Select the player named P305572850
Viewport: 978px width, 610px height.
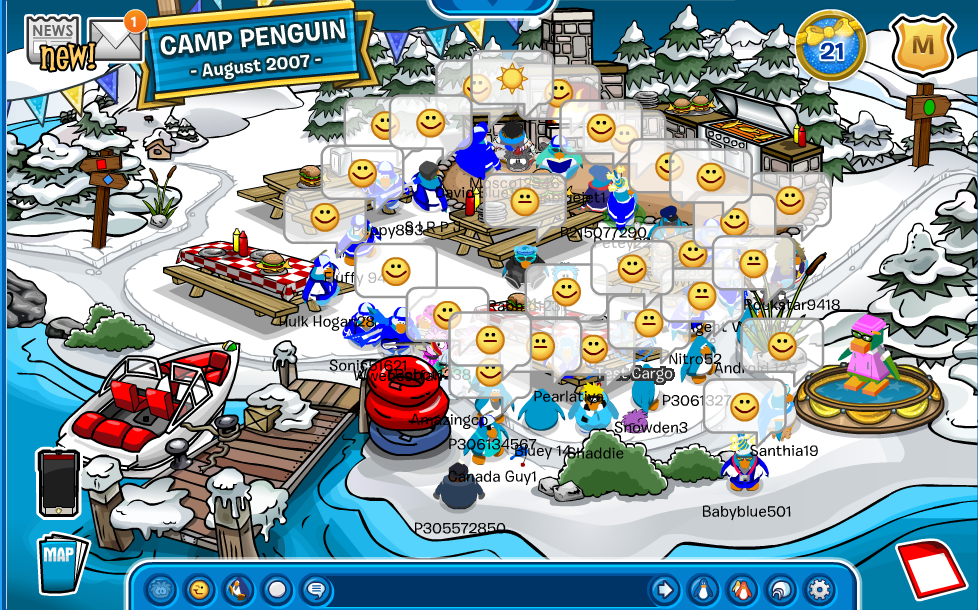(459, 487)
